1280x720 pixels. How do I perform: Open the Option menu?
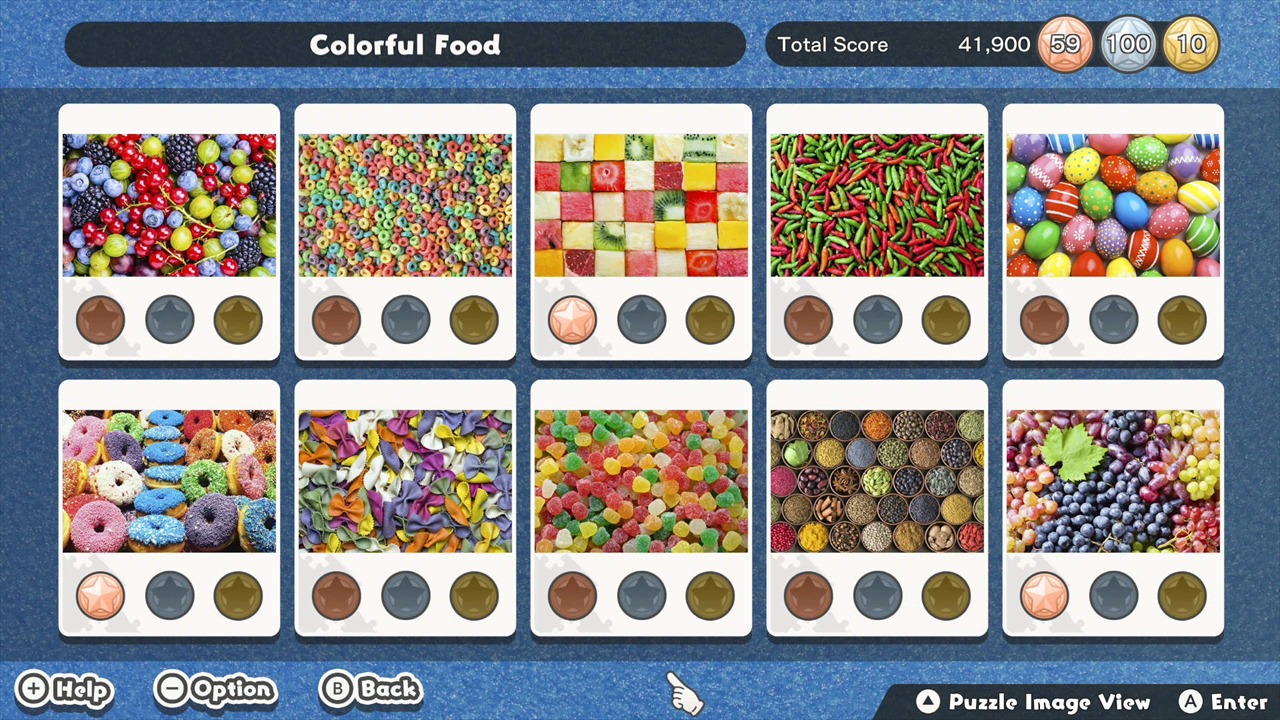pyautogui.click(x=215, y=689)
